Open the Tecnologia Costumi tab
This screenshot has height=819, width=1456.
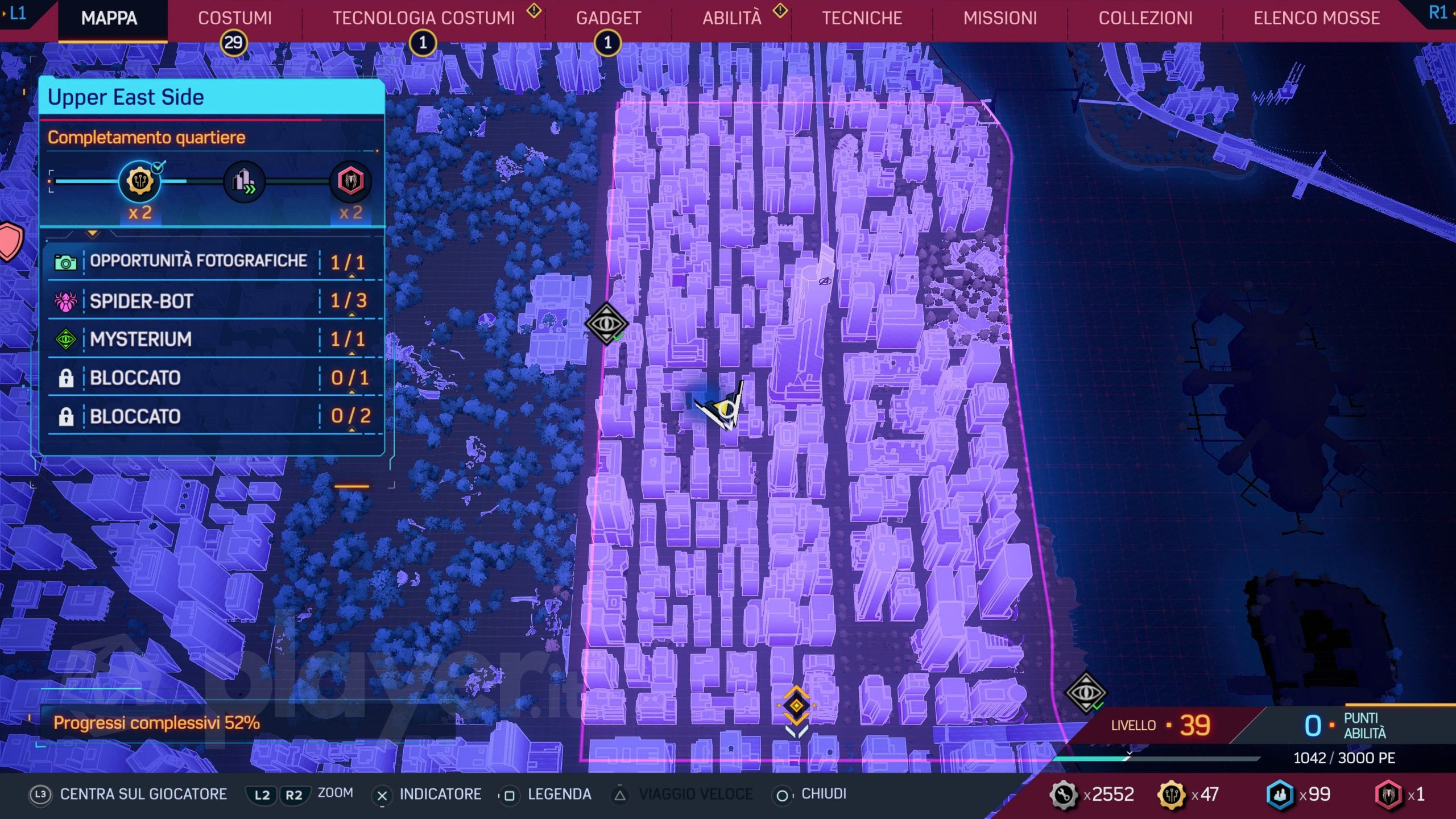(x=423, y=18)
